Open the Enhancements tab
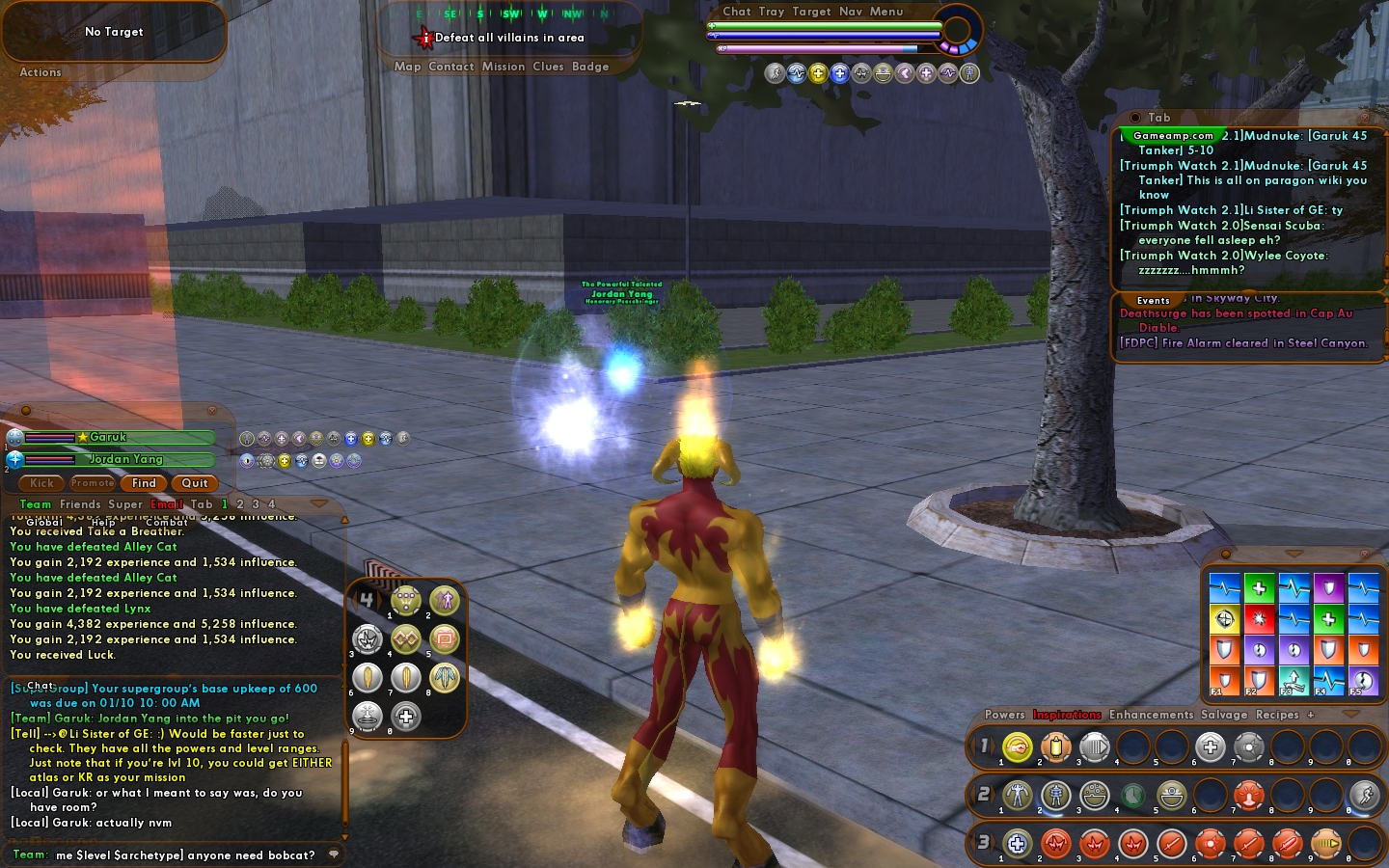The height and width of the screenshot is (868, 1389). coord(1151,715)
